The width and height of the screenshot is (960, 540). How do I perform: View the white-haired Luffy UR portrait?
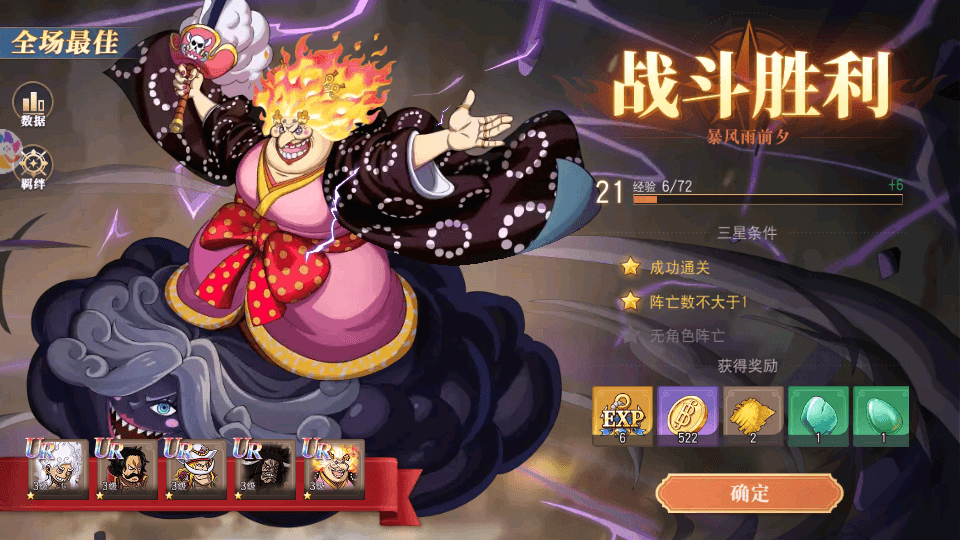(x=58, y=470)
